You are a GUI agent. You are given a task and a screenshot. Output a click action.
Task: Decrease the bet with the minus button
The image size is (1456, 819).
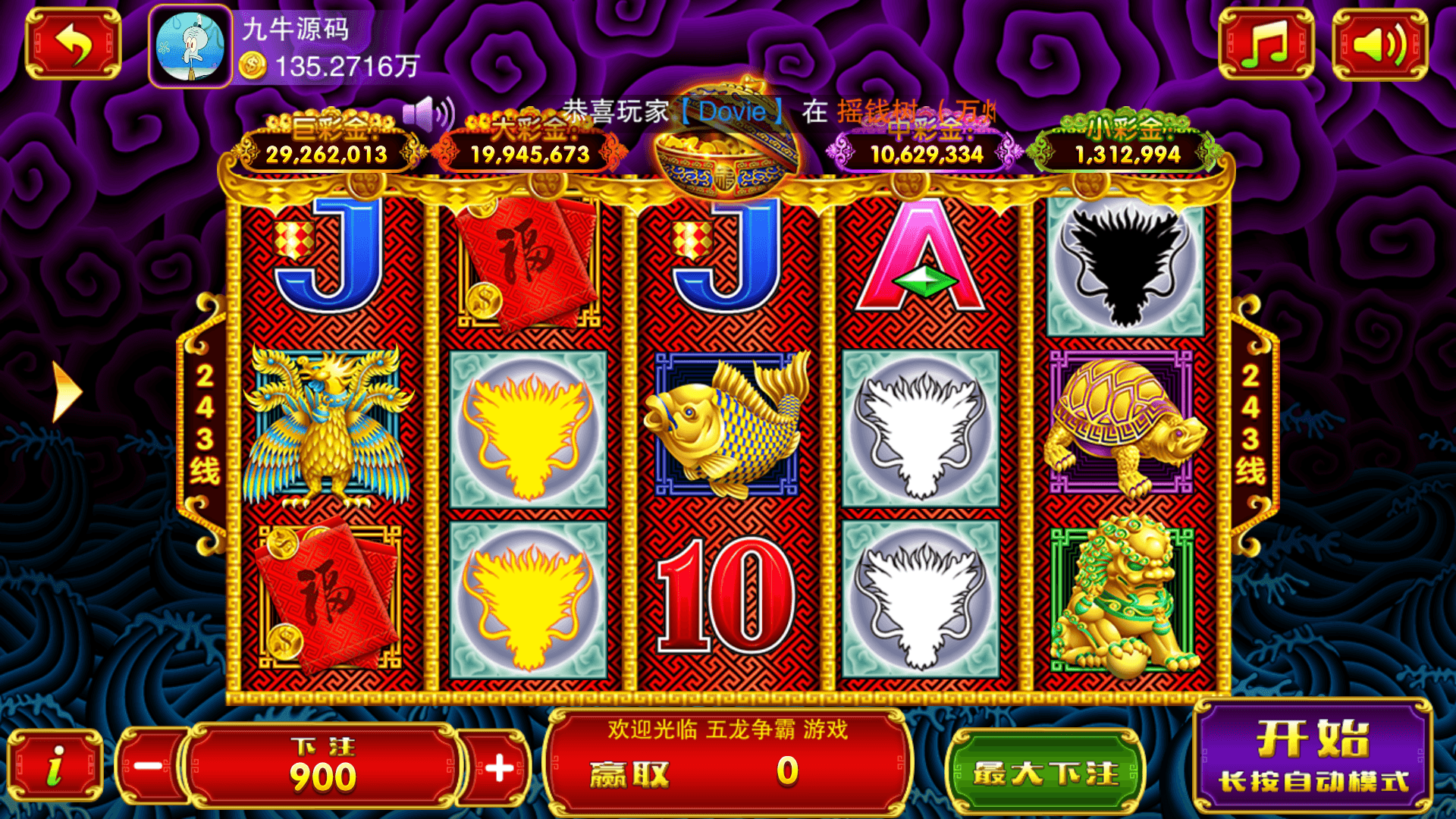tap(149, 766)
